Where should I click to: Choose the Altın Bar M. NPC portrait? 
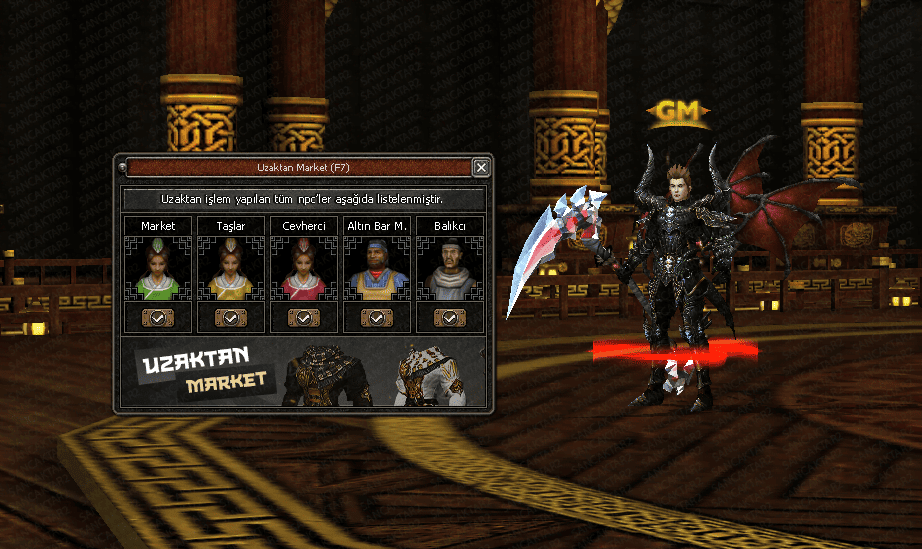coord(377,270)
